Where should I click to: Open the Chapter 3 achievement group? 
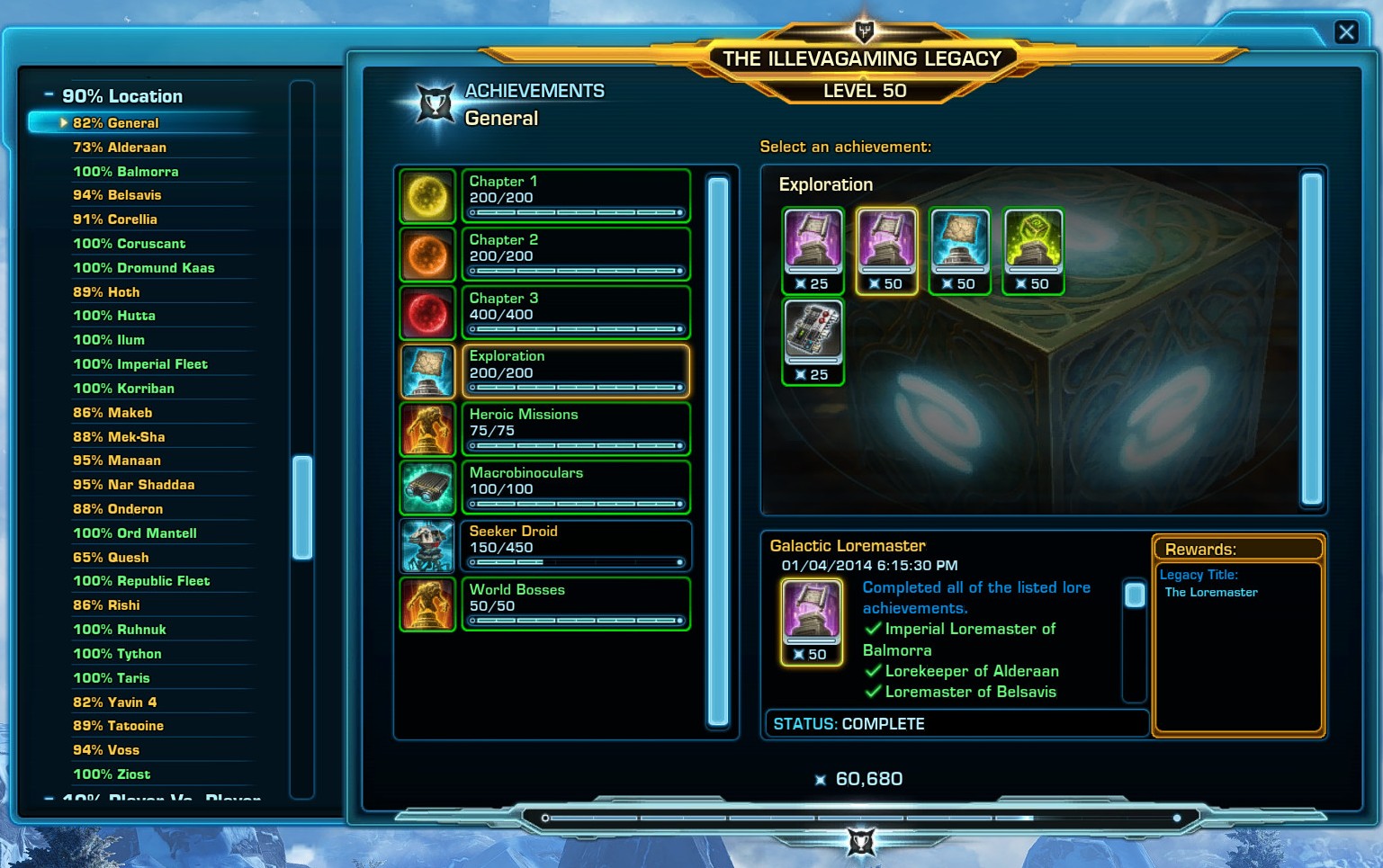click(575, 312)
